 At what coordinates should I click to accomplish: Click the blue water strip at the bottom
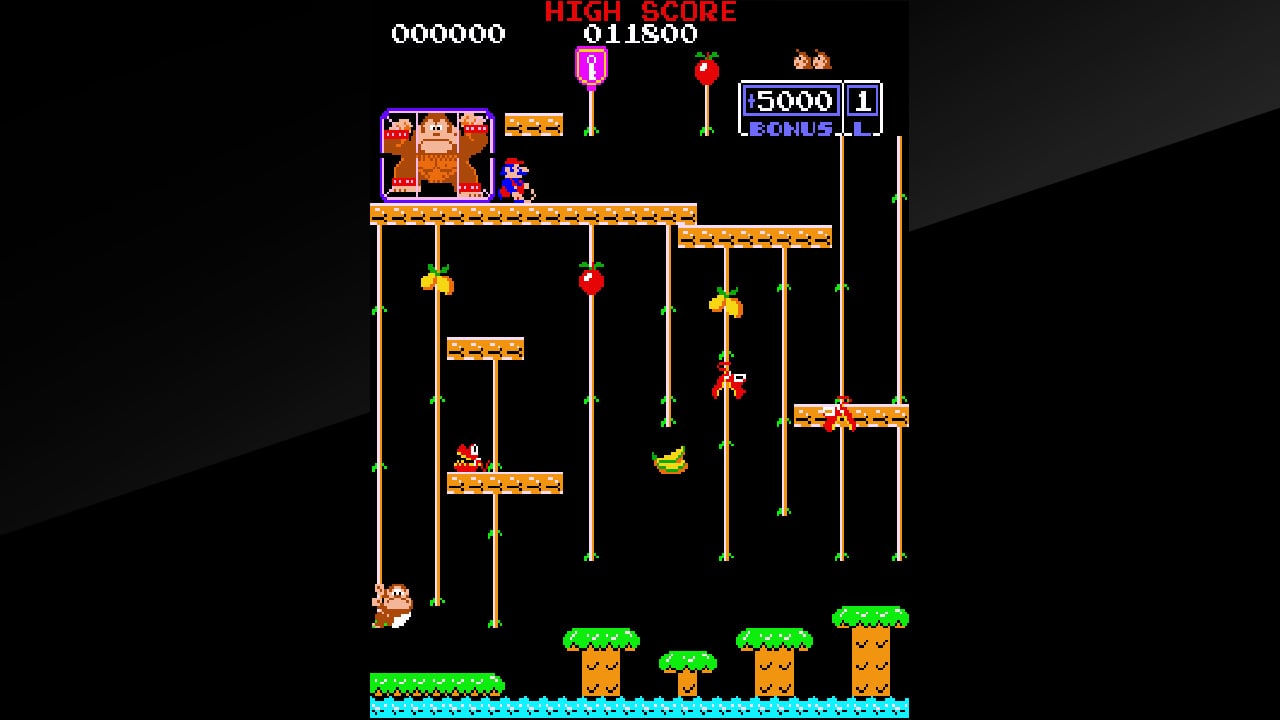[x=640, y=712]
